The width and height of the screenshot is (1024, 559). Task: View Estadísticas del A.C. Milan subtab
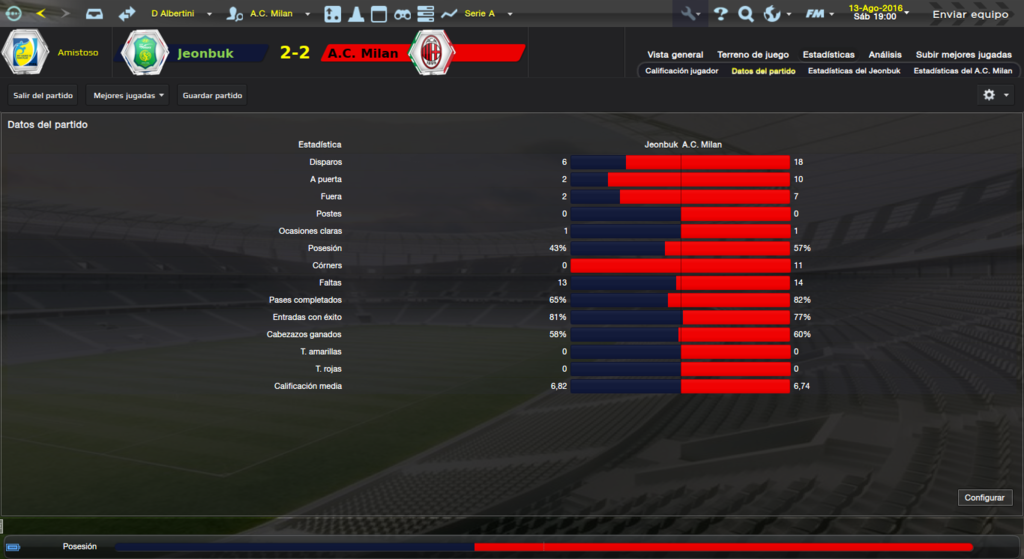[963, 71]
